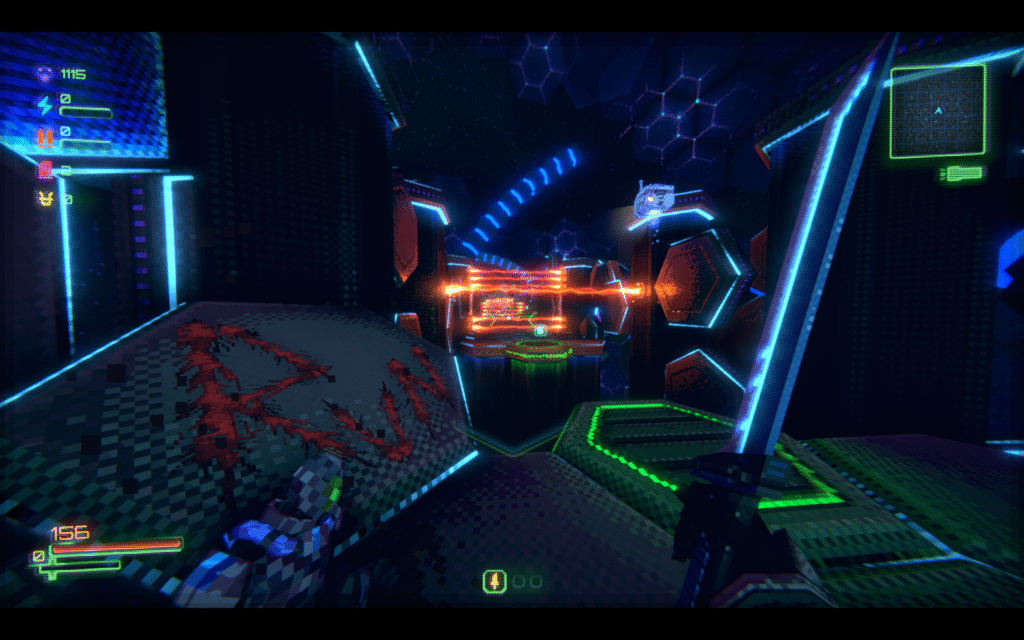Click the purple gem currency icon
This screenshot has width=1024, height=640.
[x=44, y=73]
